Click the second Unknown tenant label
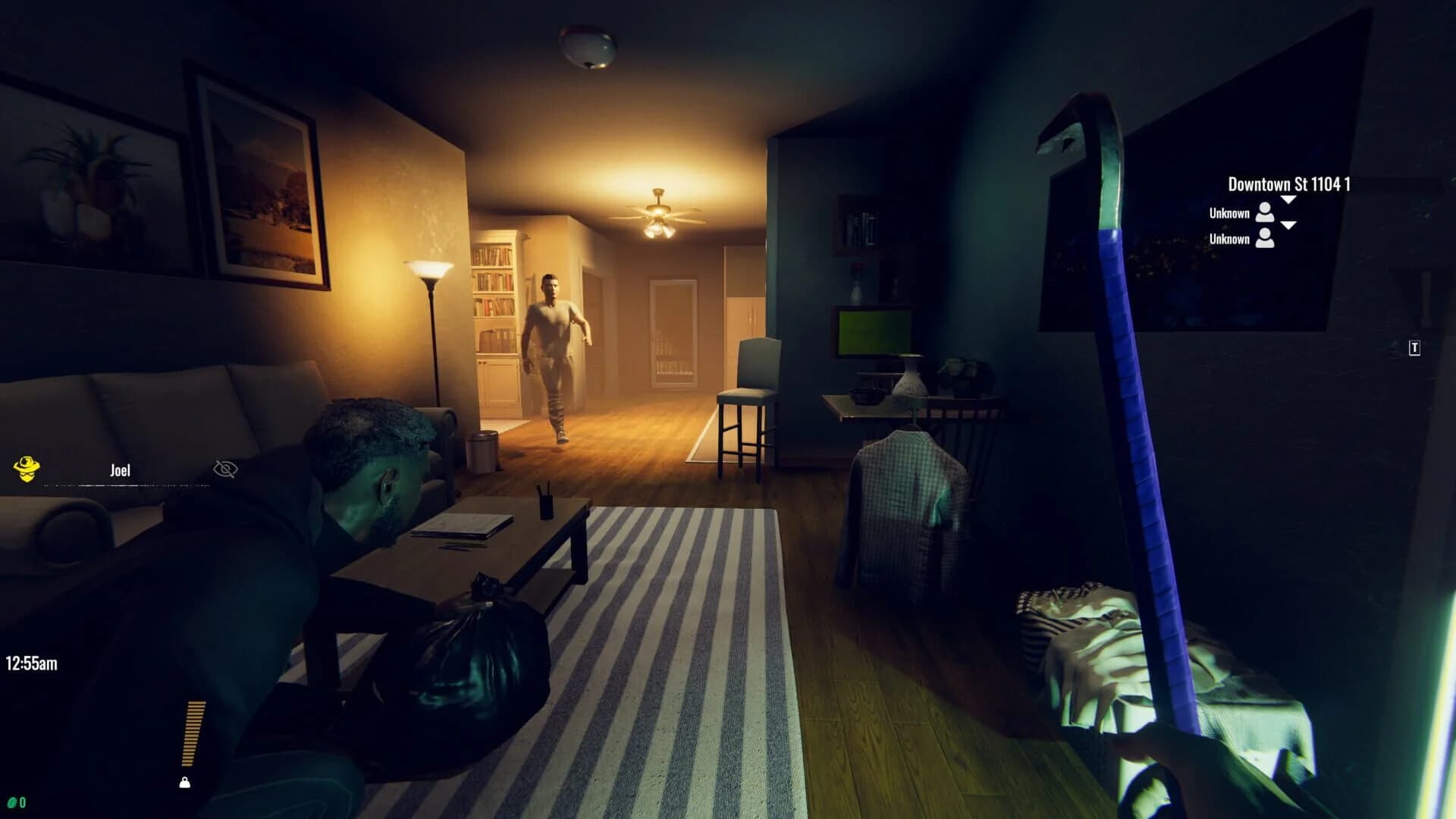The height and width of the screenshot is (819, 1456). pyautogui.click(x=1229, y=238)
